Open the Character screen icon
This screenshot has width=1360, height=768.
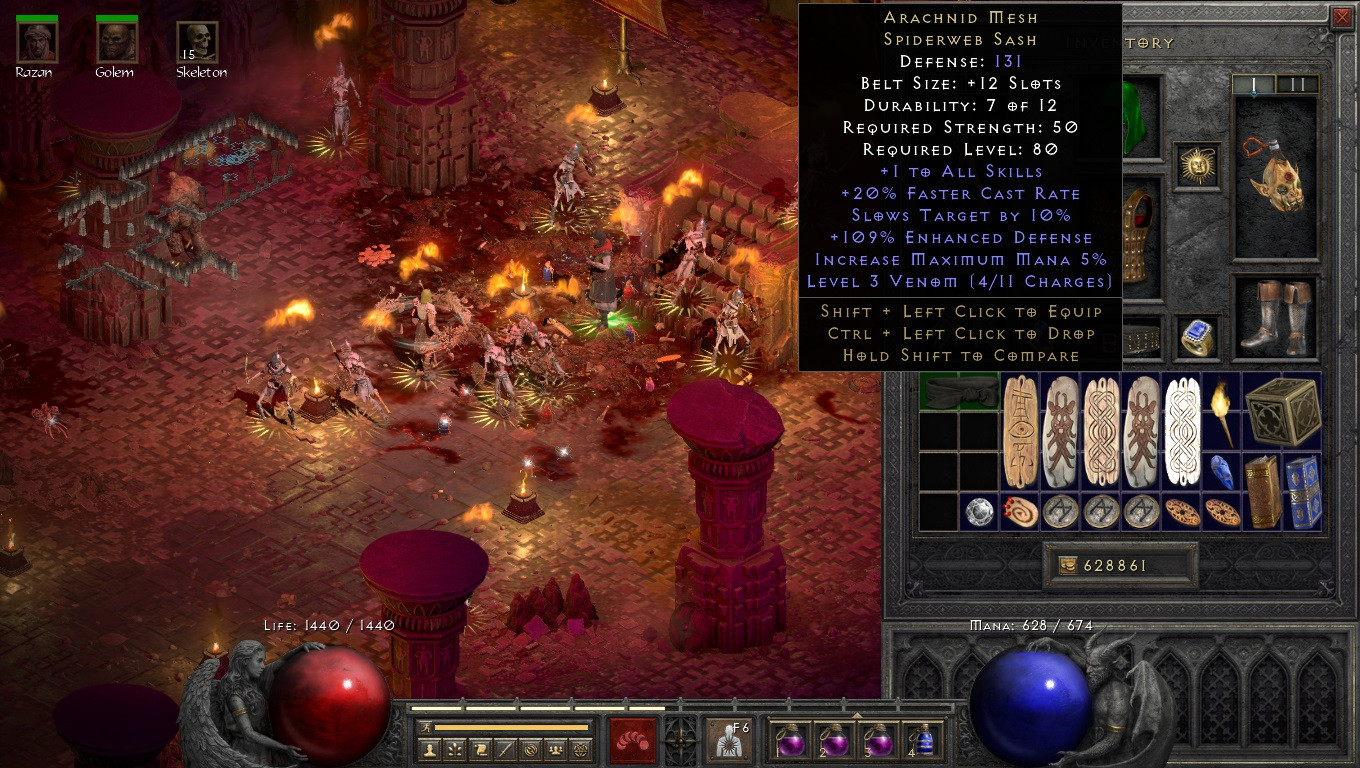click(x=430, y=749)
